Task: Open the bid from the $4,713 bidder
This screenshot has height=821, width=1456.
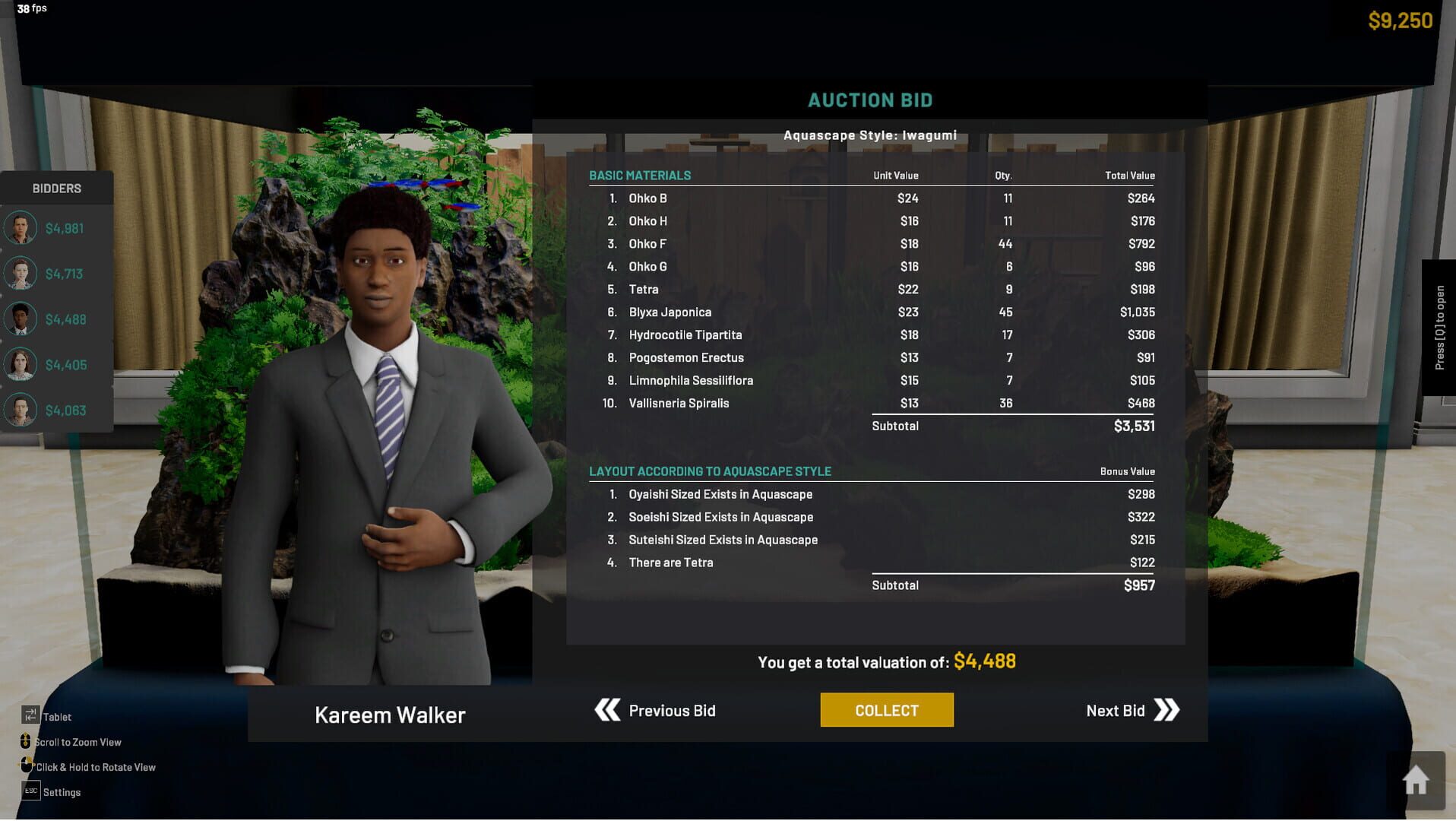Action: (x=21, y=273)
